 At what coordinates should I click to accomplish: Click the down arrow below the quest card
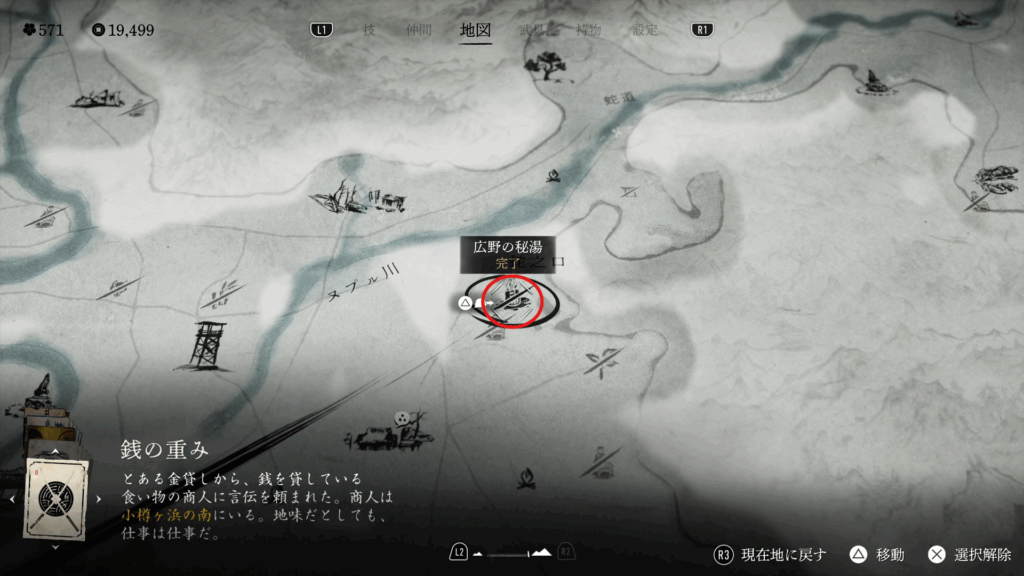57,547
